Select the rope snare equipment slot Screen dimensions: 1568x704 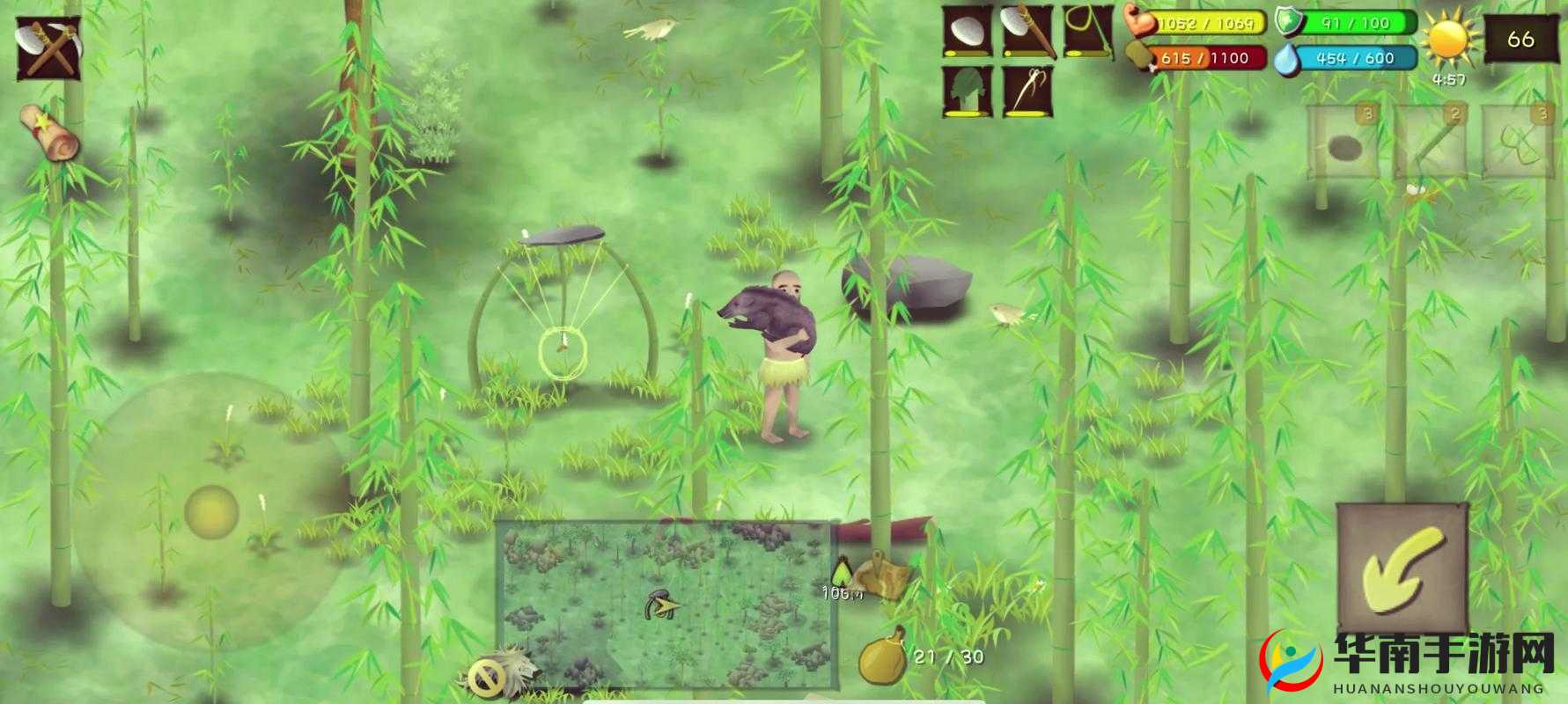pos(1087,31)
